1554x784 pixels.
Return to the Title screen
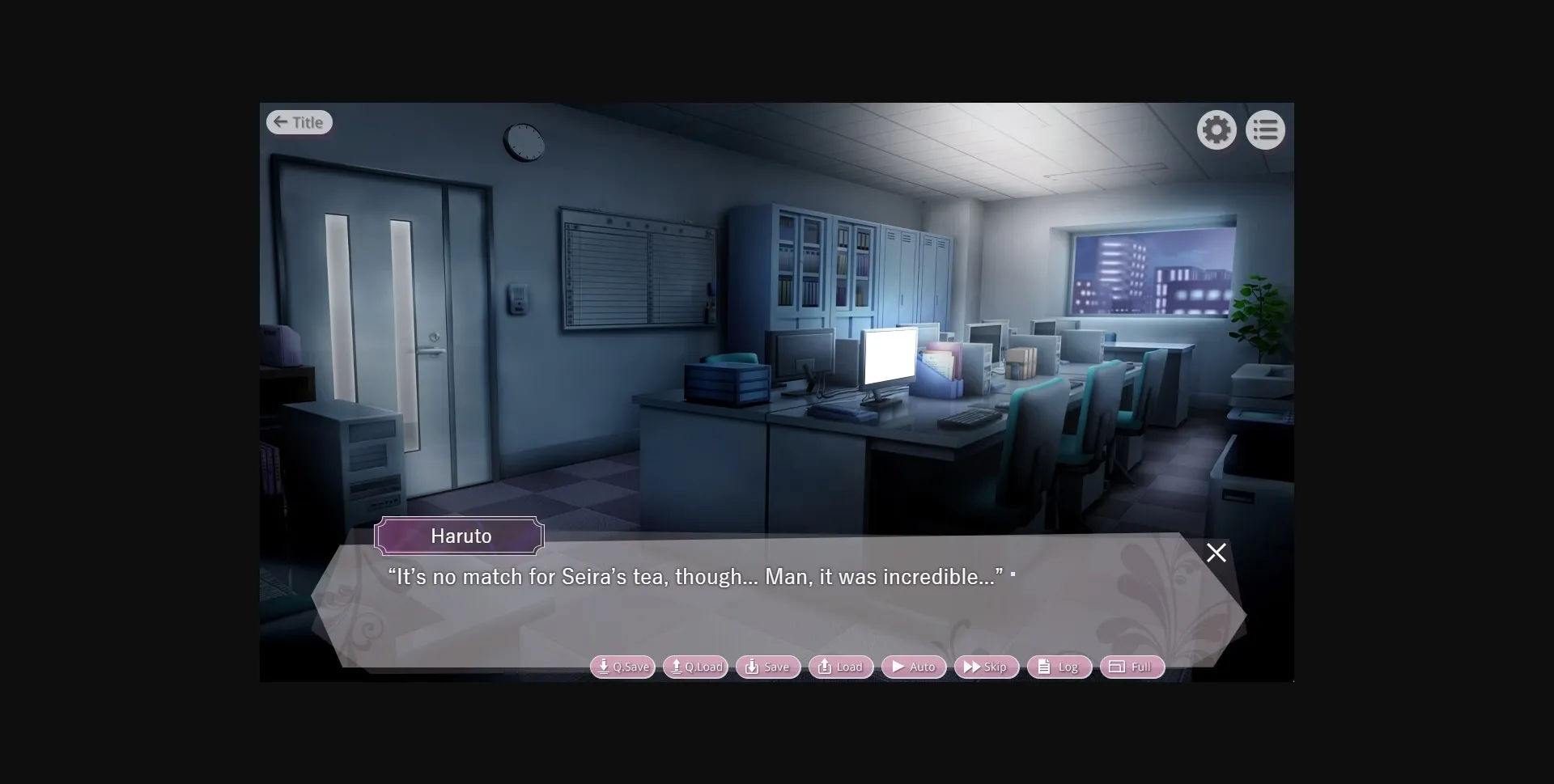click(299, 121)
